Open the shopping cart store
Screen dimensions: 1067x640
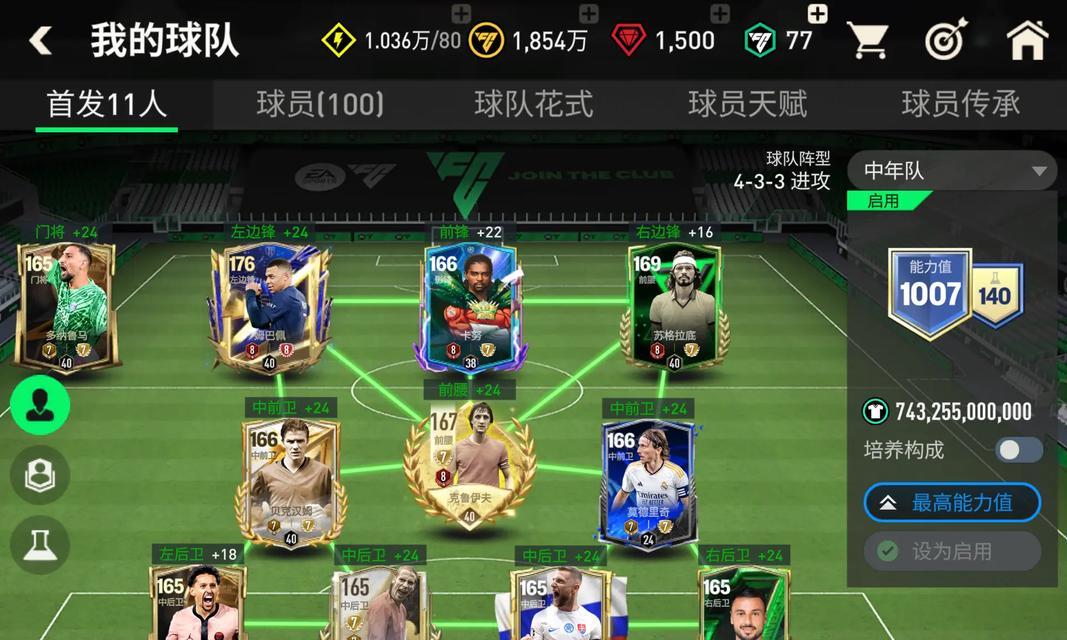coord(868,41)
